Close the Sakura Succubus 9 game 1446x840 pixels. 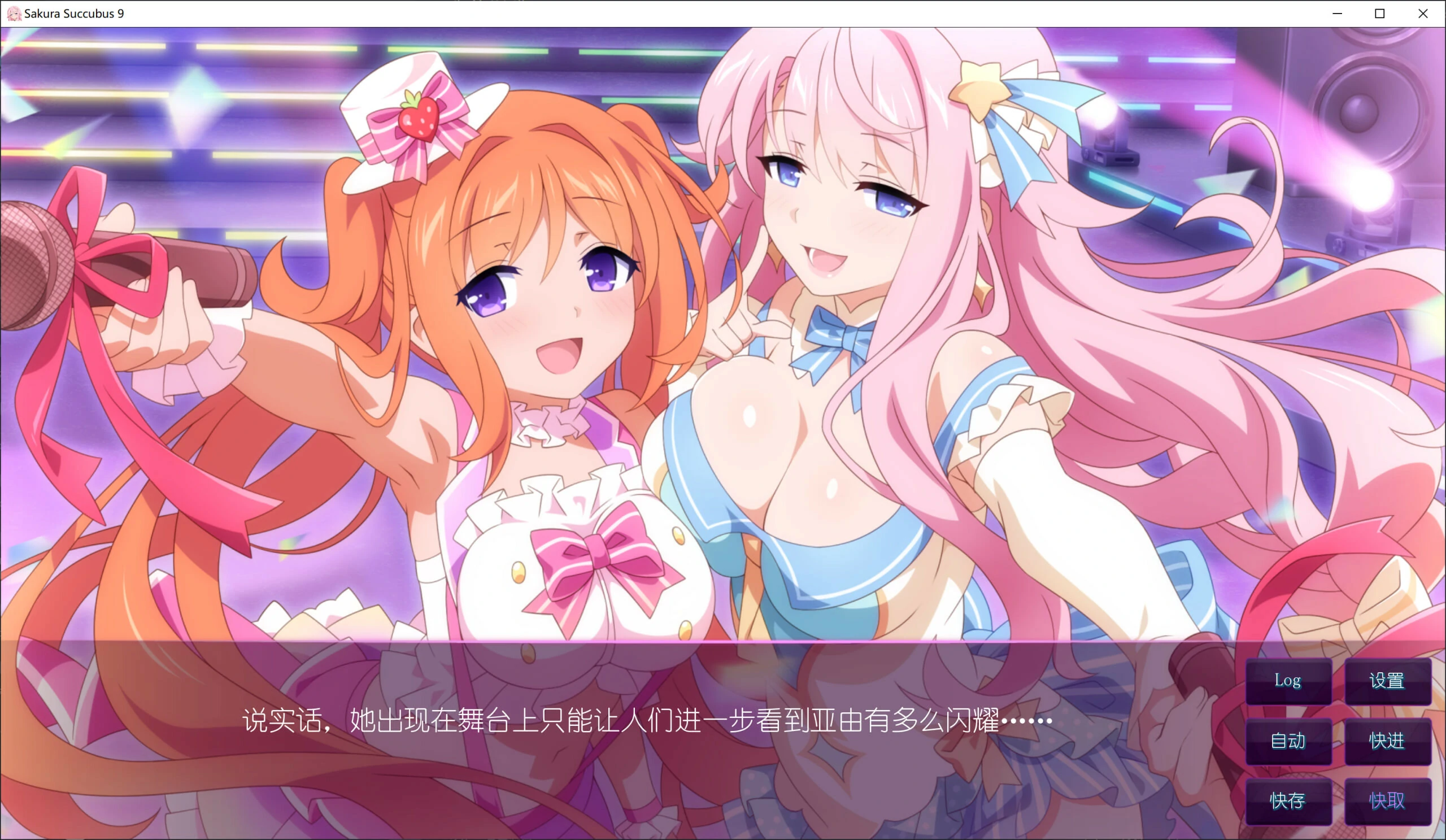[1422, 12]
